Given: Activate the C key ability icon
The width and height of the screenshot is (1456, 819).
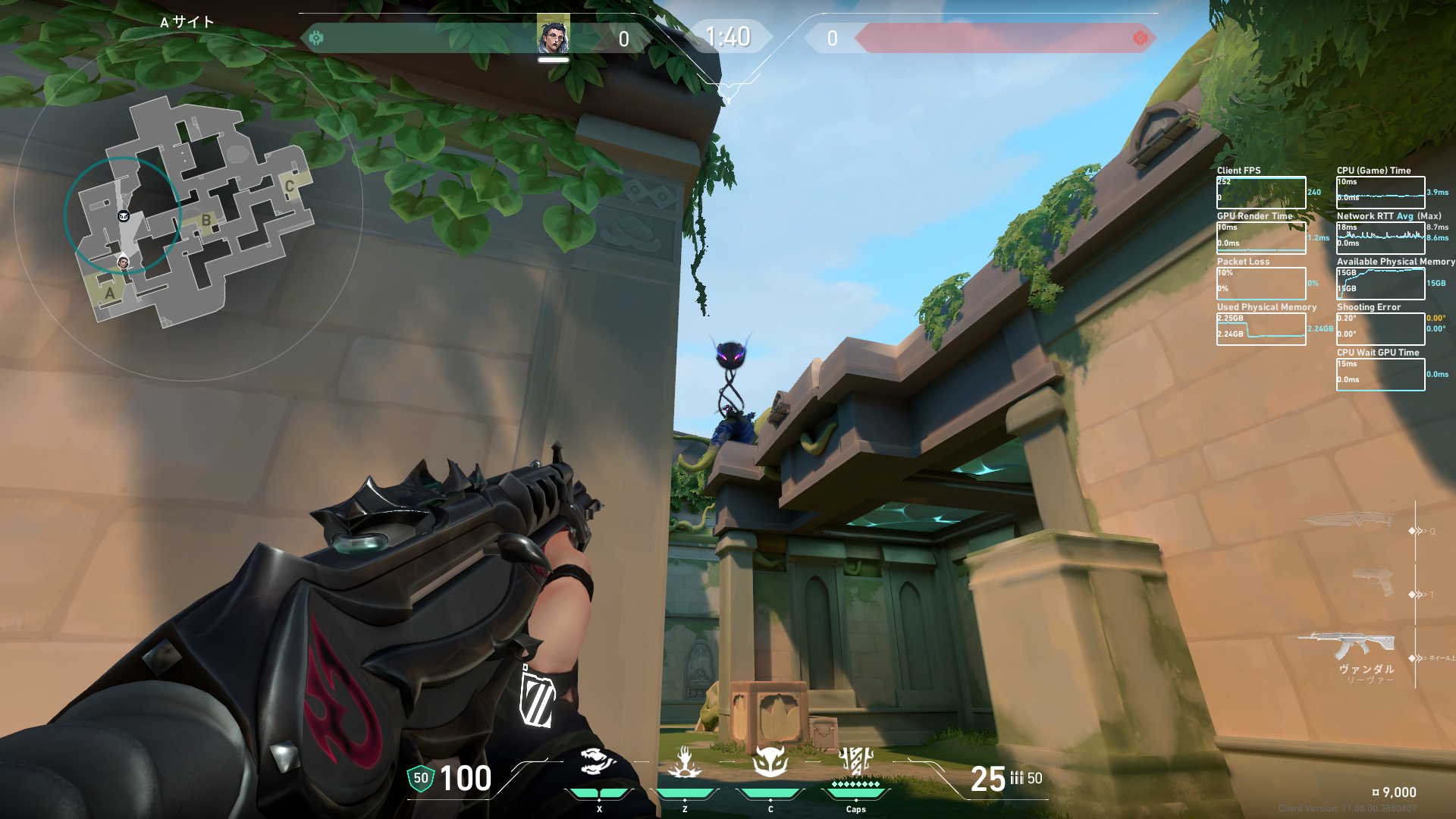Looking at the screenshot, I should [x=770, y=761].
